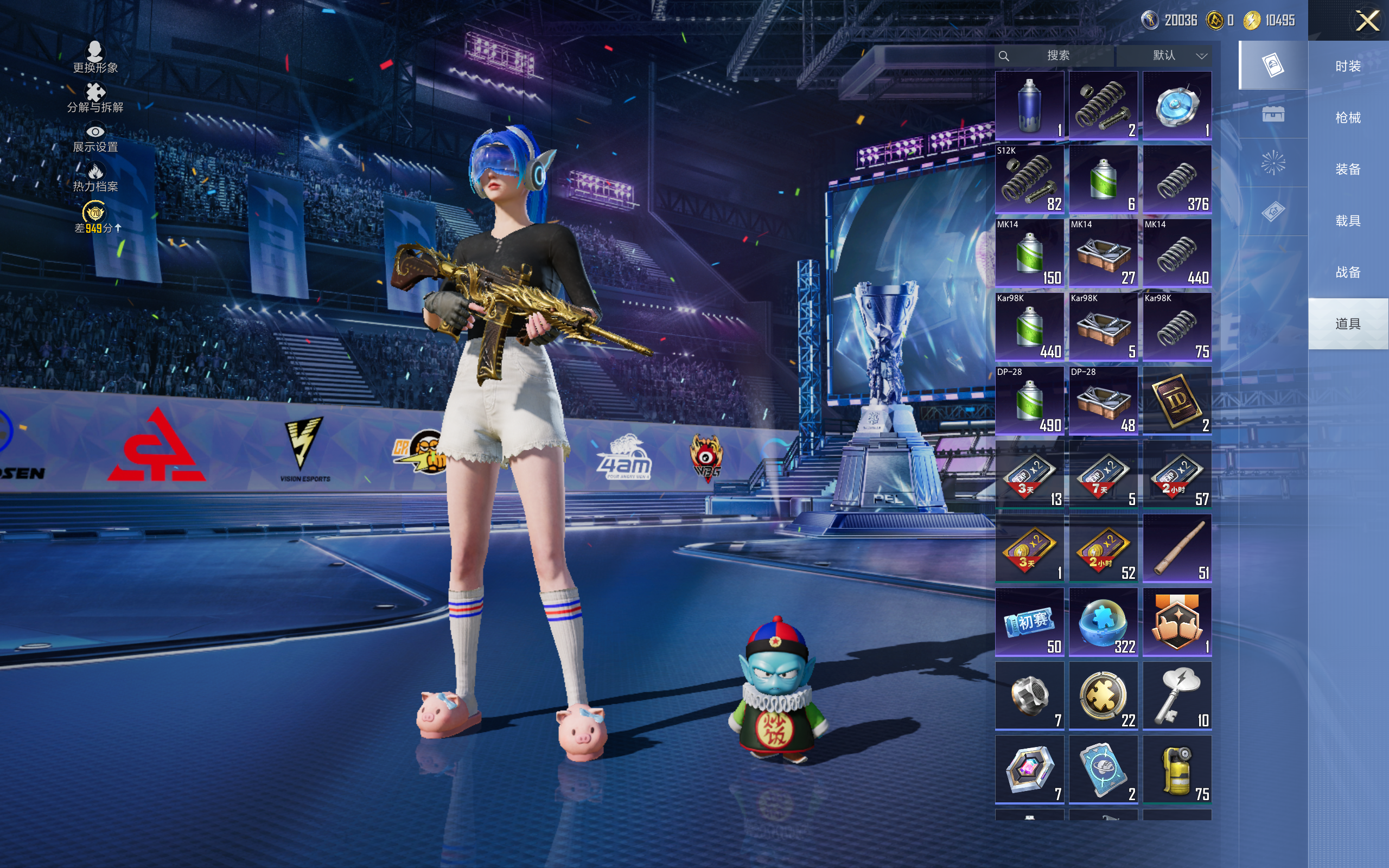Select the ID card item
Screen dimensions: 1389x868
point(1177,400)
